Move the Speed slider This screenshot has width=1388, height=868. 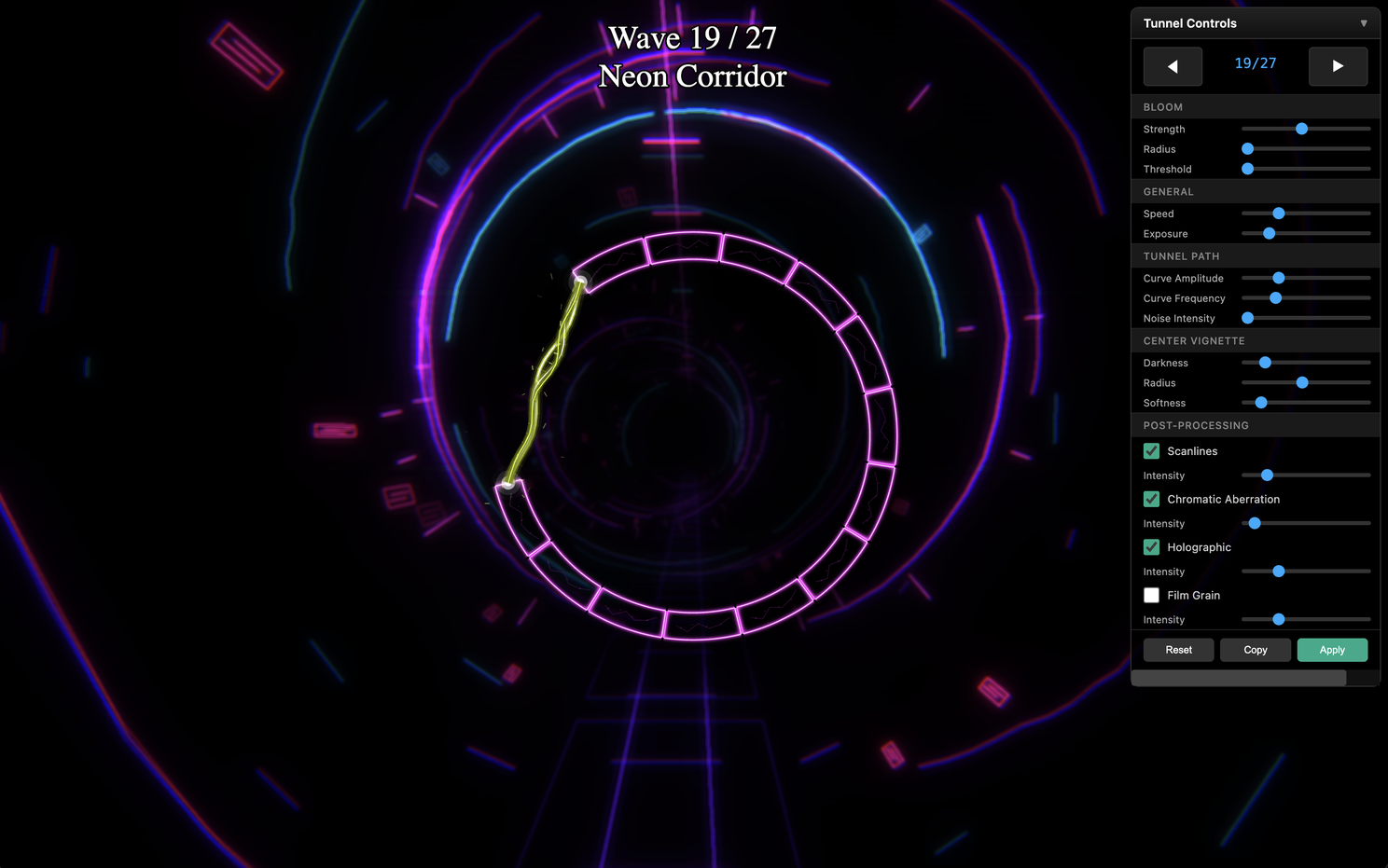pyautogui.click(x=1277, y=214)
